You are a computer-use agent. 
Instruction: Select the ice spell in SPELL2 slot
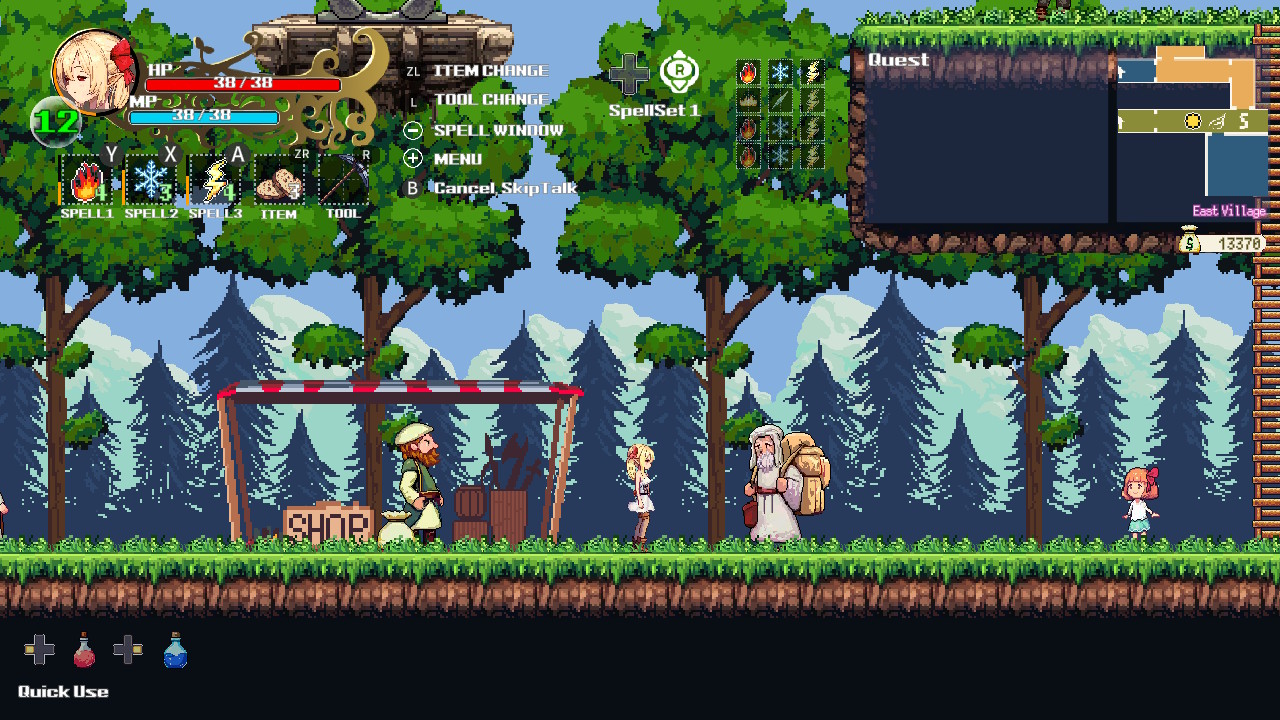click(150, 182)
